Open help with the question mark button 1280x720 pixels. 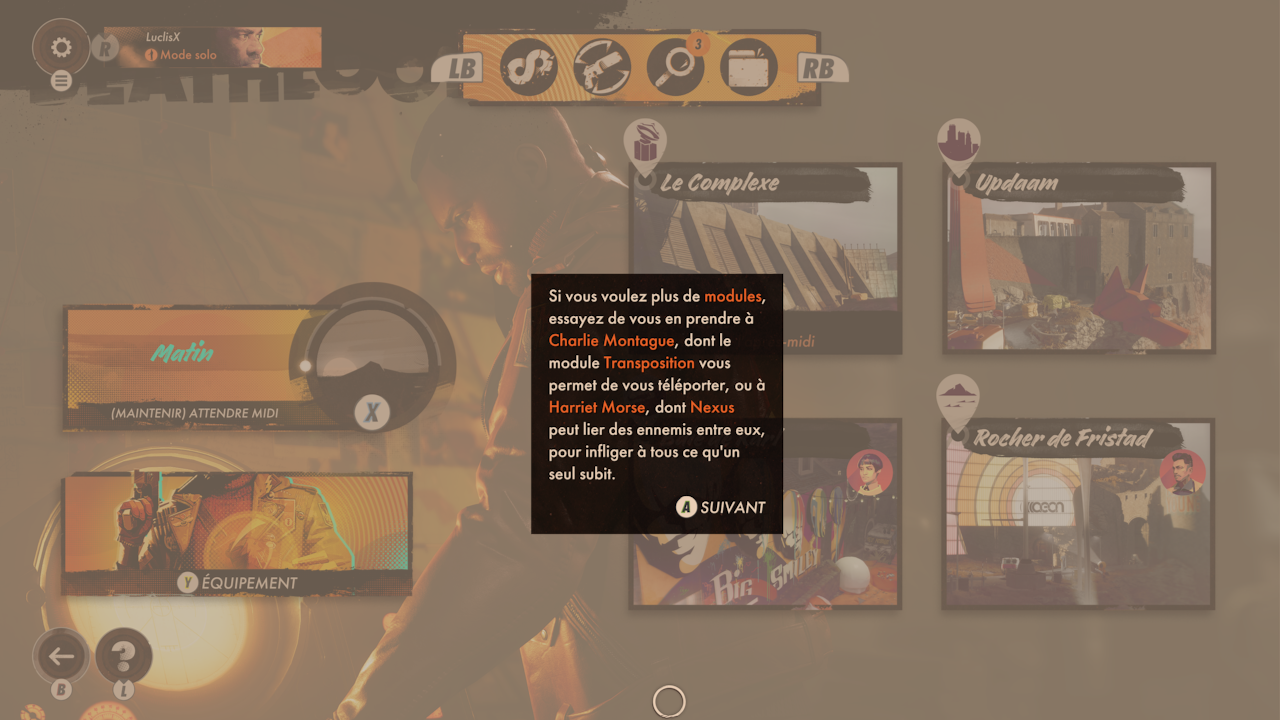click(x=124, y=656)
